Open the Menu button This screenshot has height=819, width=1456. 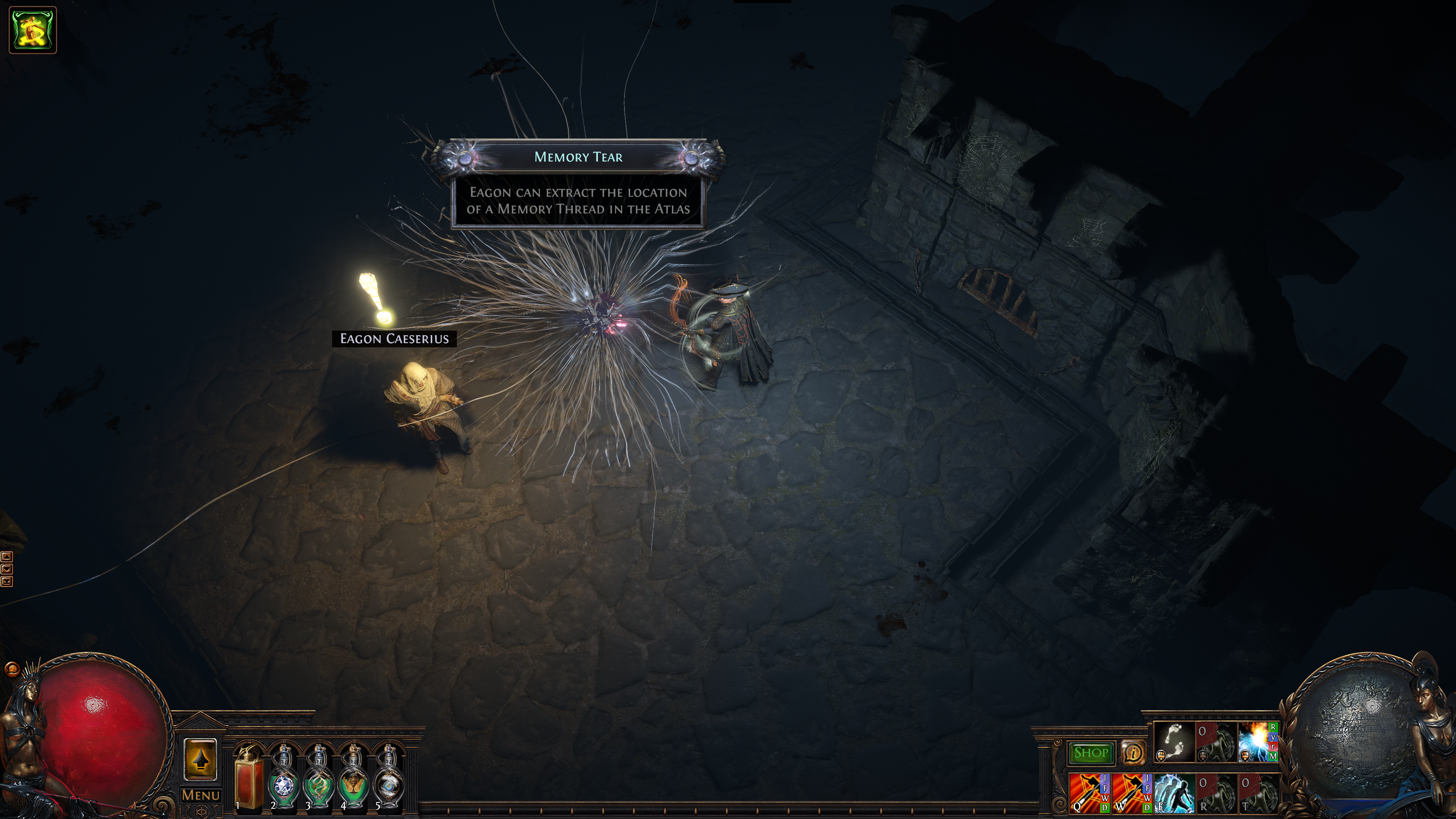(x=201, y=795)
